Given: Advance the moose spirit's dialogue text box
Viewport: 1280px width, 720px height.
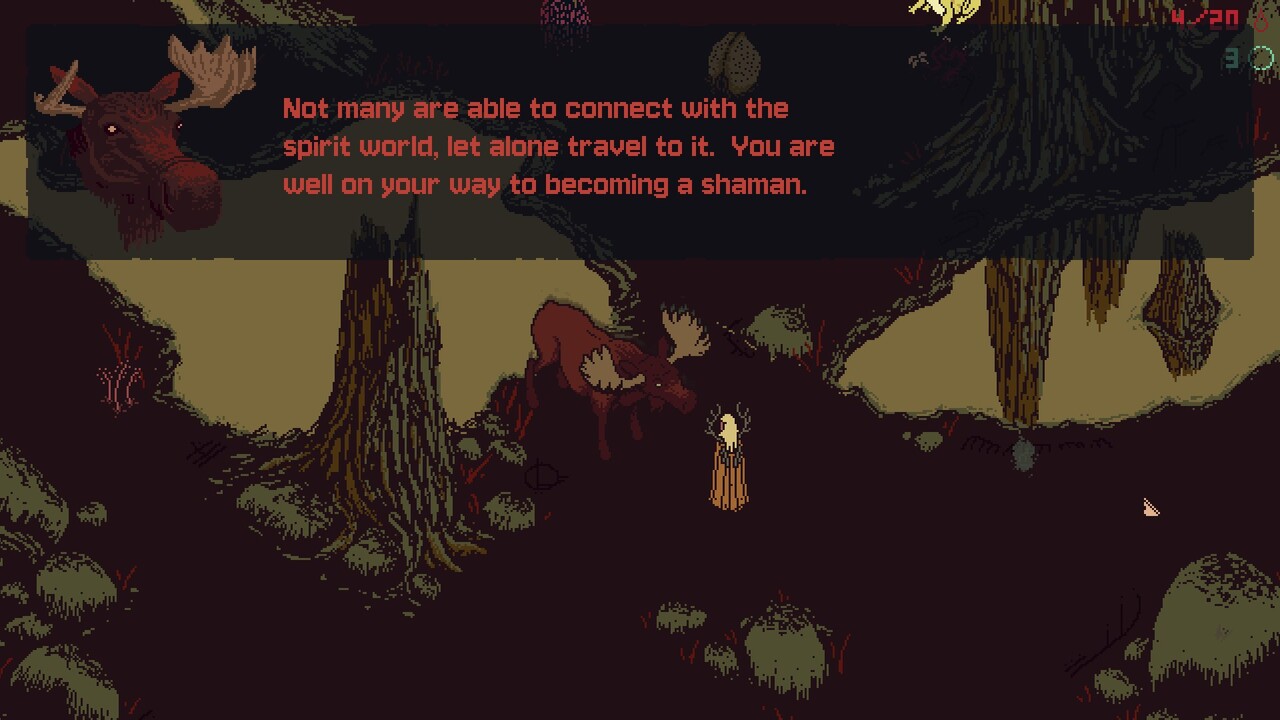Looking at the screenshot, I should click(x=640, y=145).
